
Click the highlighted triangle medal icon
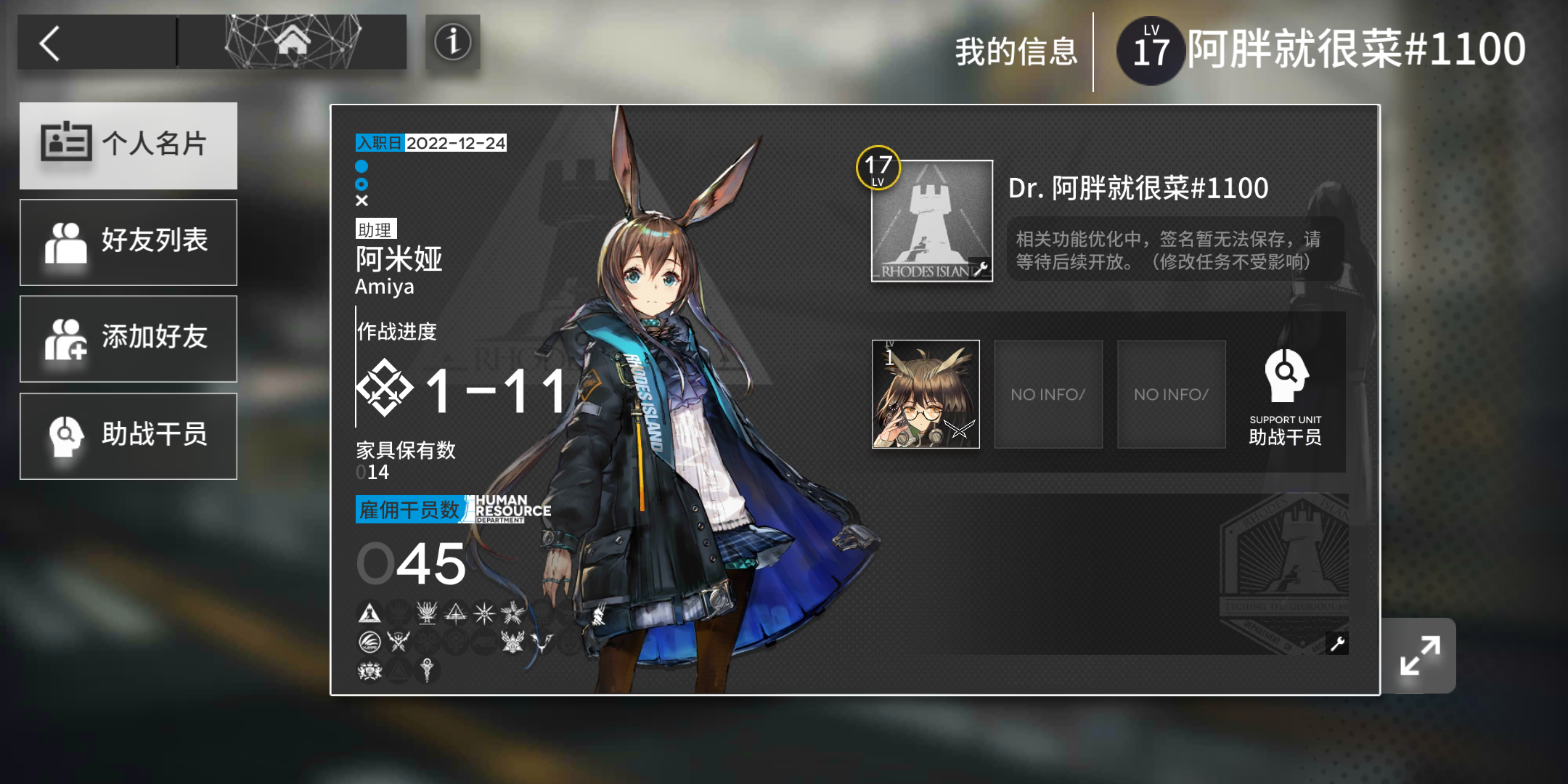[369, 613]
